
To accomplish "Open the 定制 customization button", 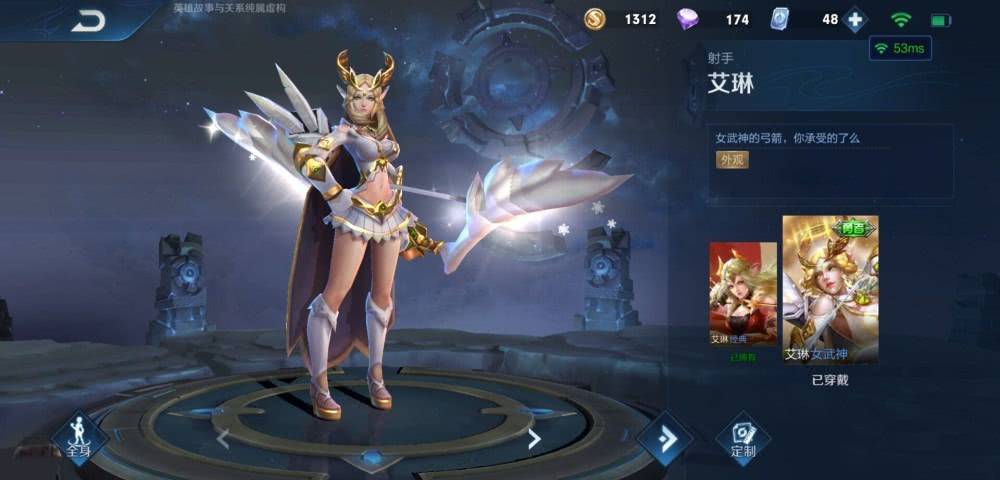I will [743, 439].
